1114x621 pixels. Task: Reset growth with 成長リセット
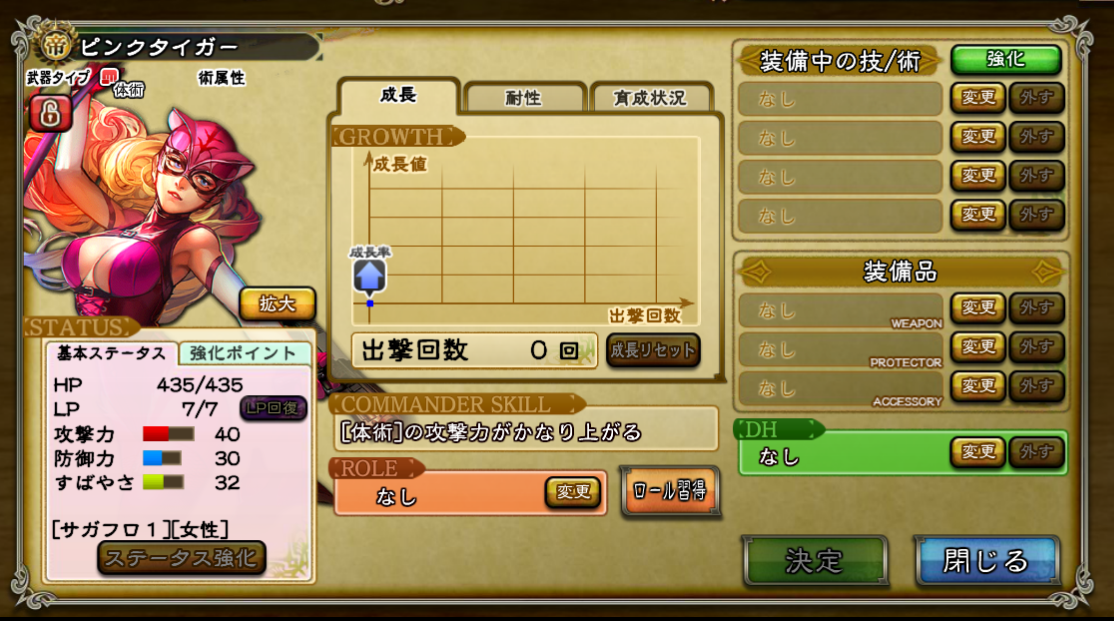point(653,351)
